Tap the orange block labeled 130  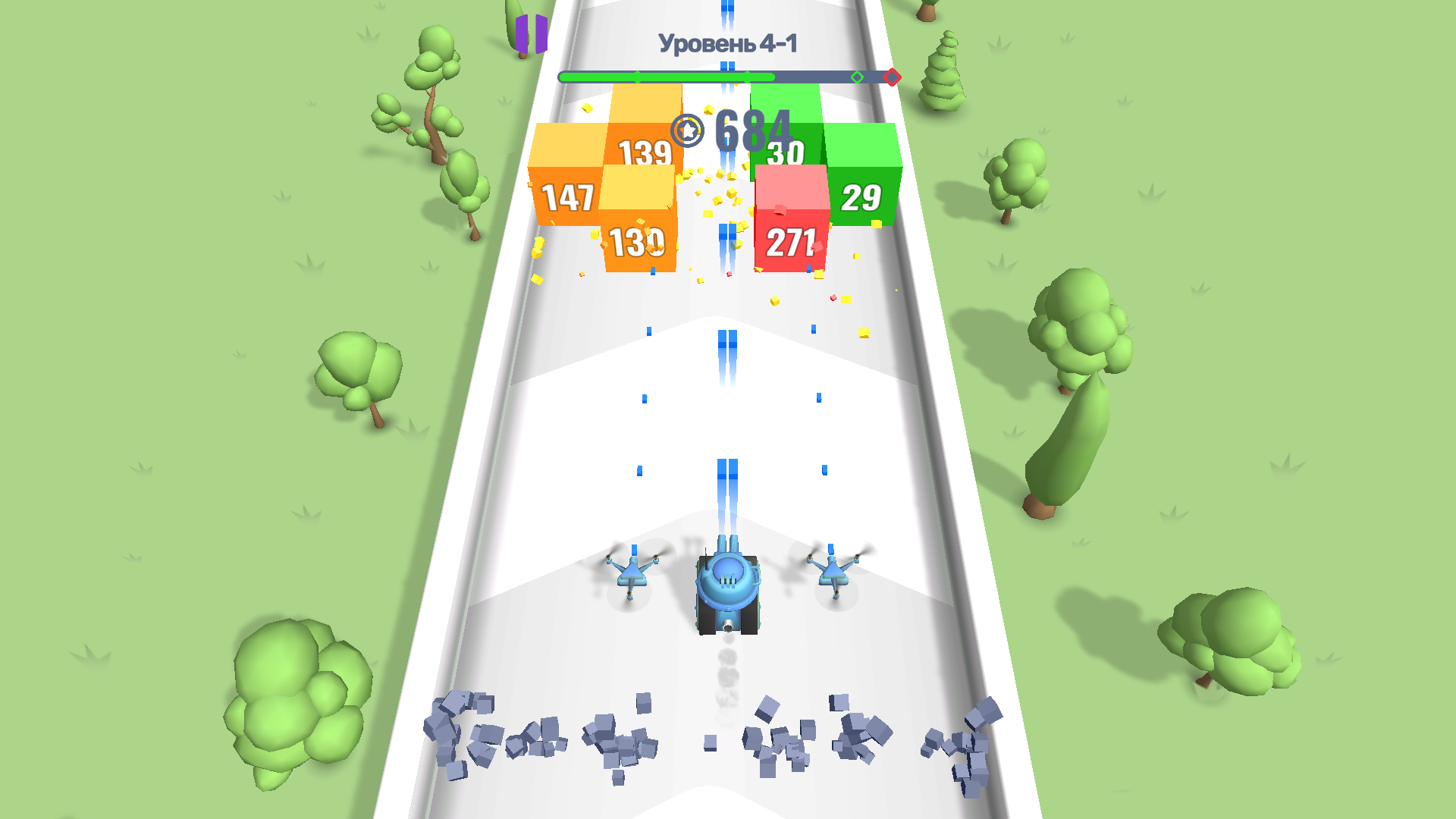point(637,241)
